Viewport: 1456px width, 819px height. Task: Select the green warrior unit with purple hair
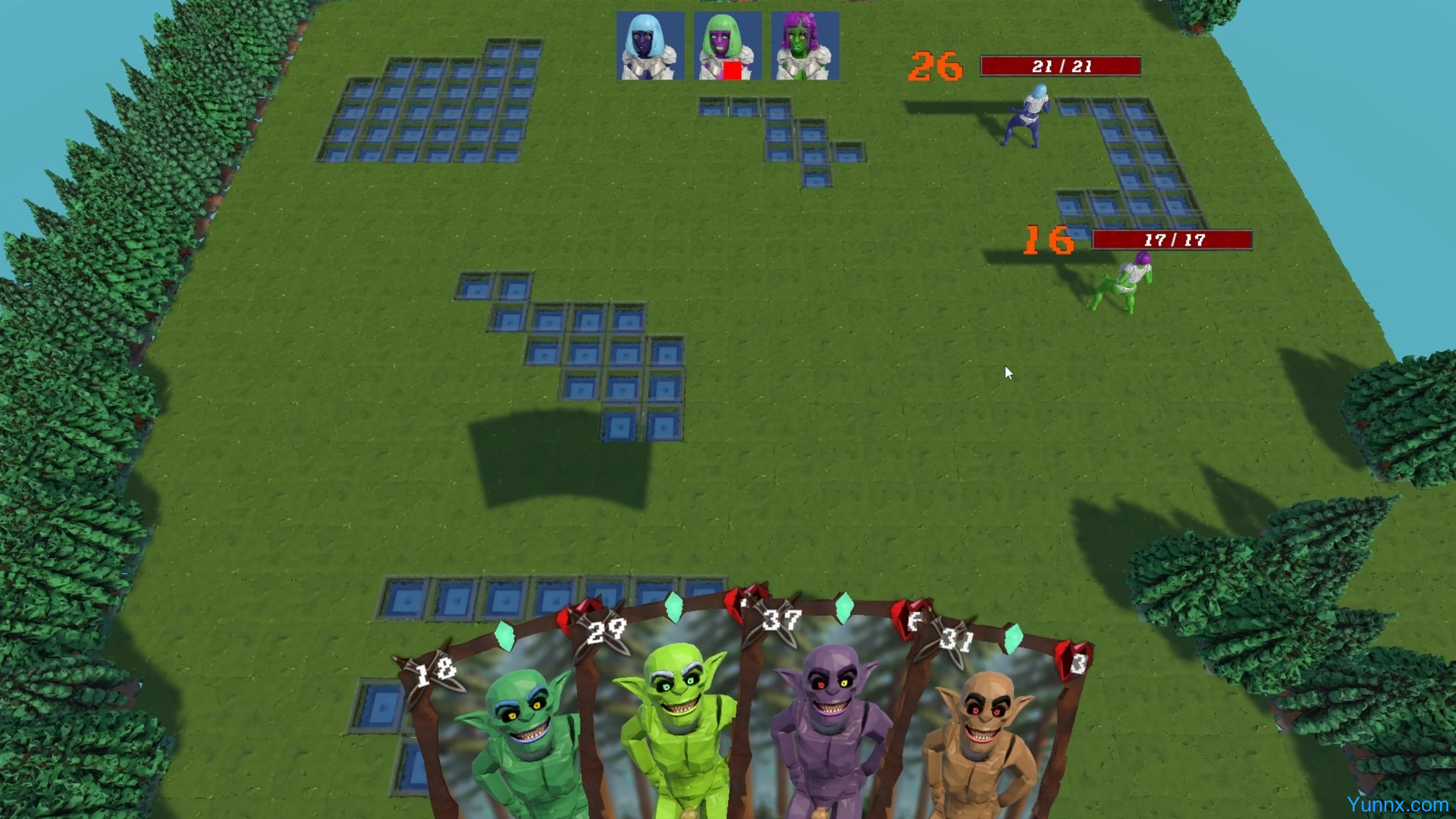1124,283
